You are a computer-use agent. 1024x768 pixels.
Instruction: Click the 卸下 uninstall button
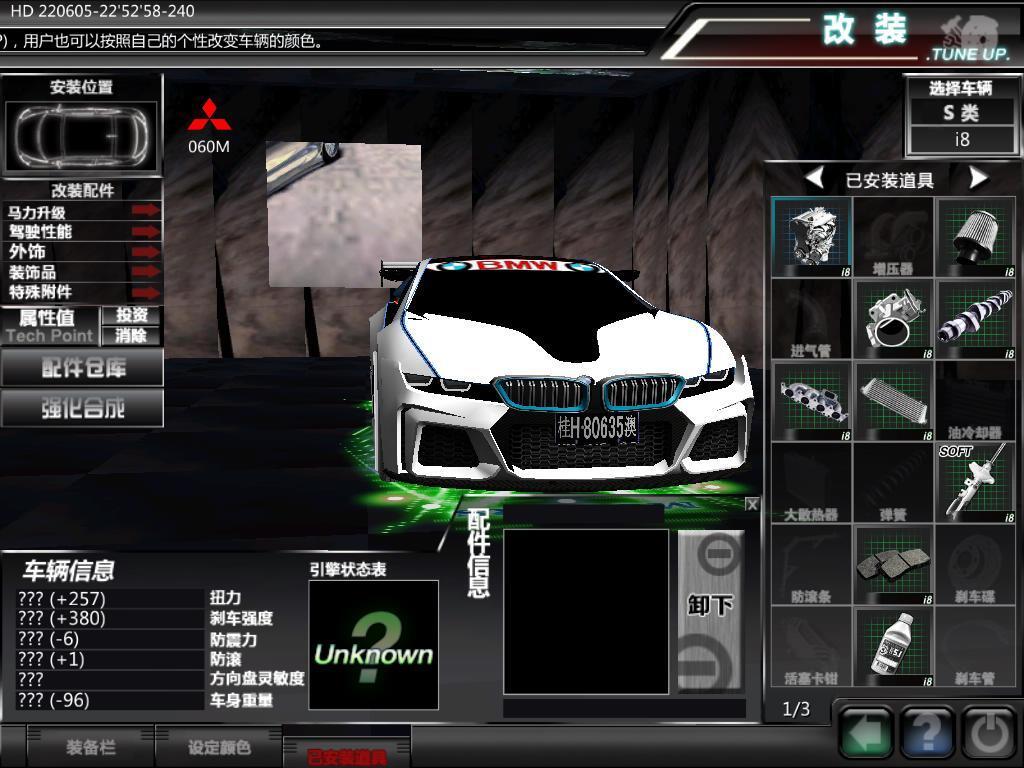pos(710,607)
